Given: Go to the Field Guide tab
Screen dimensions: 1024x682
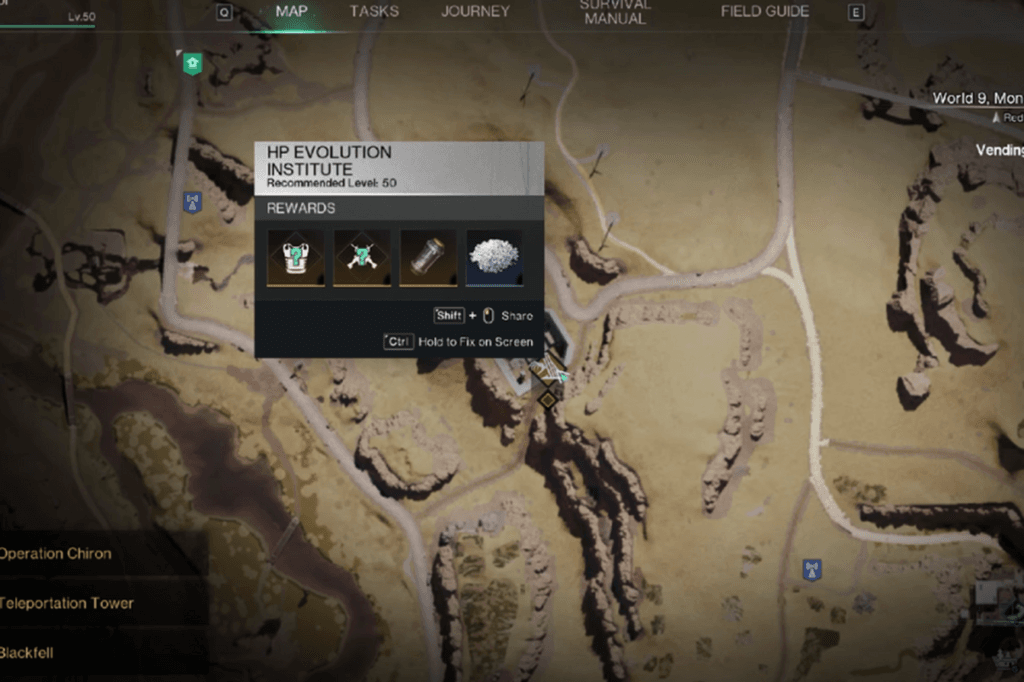Looking at the screenshot, I should (765, 12).
